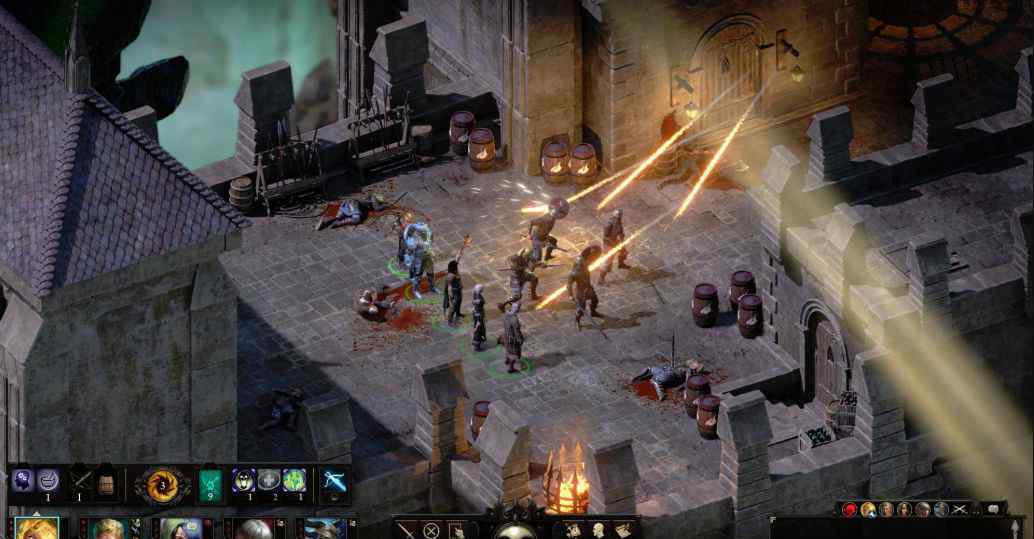This screenshot has width=1034, height=539.
Task: Use the teal card ability
Action: click(211, 484)
